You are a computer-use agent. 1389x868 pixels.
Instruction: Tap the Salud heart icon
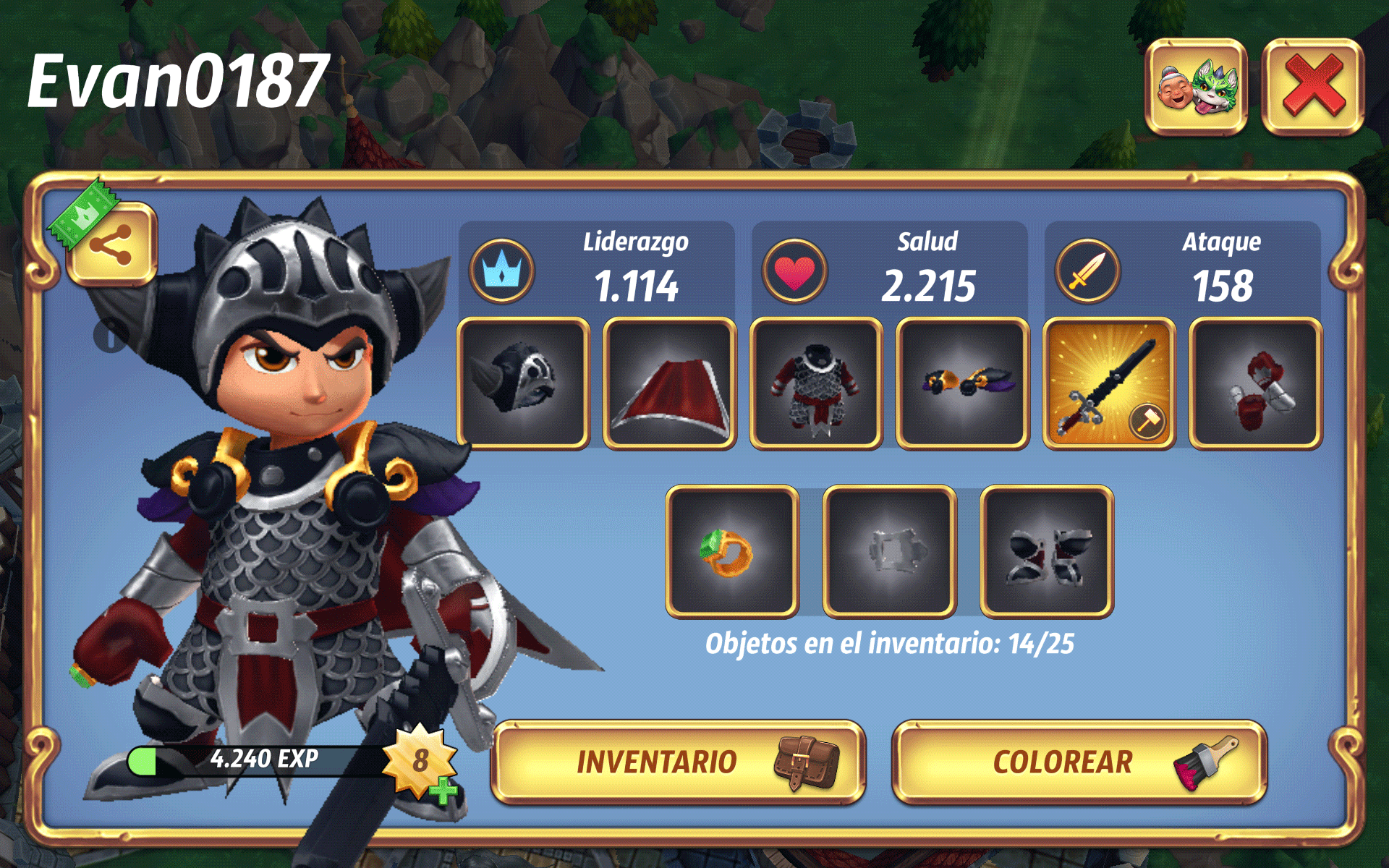tap(794, 271)
